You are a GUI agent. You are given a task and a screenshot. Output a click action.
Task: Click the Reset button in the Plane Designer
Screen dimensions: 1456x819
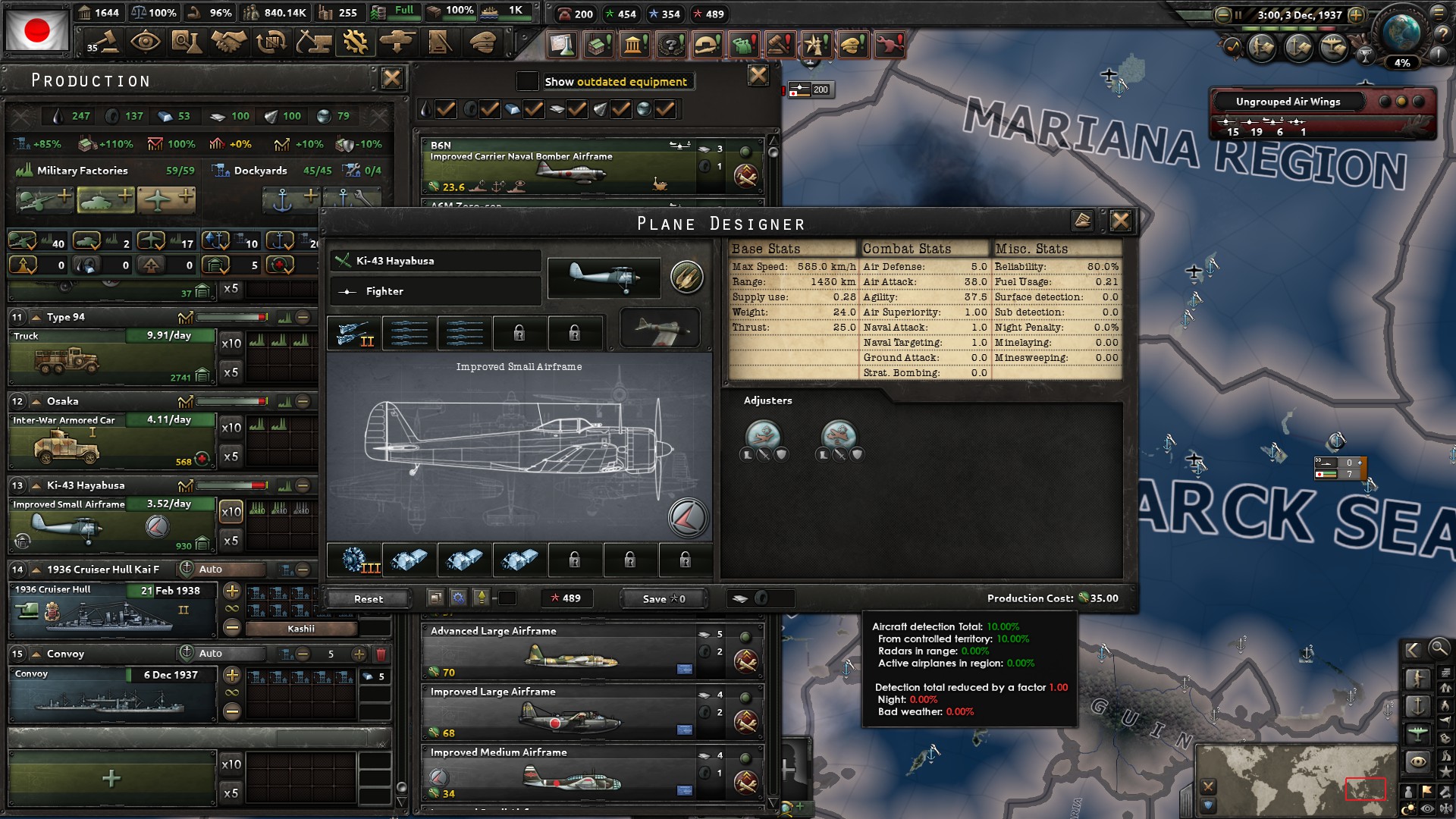tap(369, 598)
